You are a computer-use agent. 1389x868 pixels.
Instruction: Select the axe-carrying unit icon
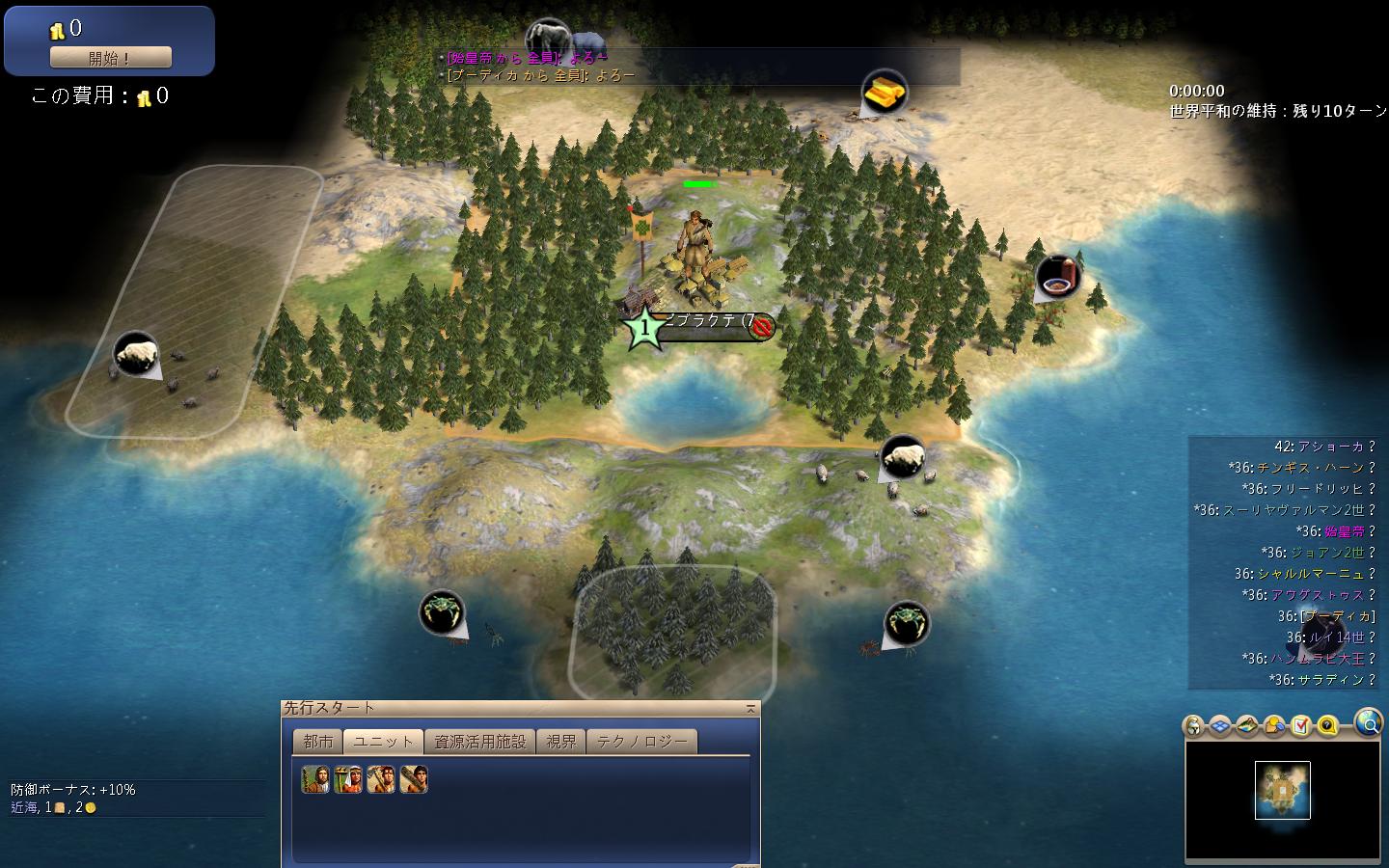pos(381,779)
